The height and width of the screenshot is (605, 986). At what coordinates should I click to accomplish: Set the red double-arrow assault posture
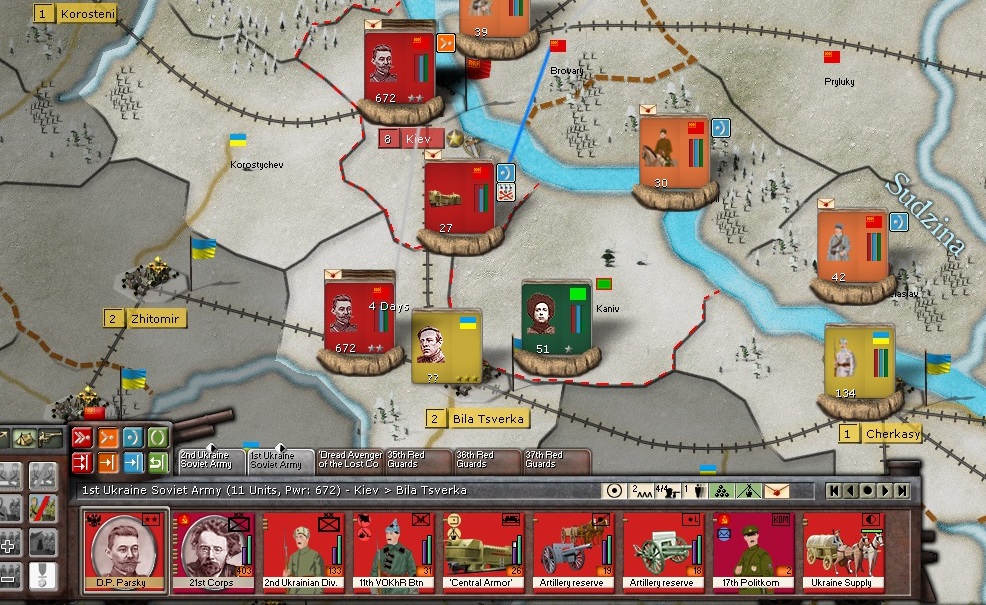coord(82,438)
